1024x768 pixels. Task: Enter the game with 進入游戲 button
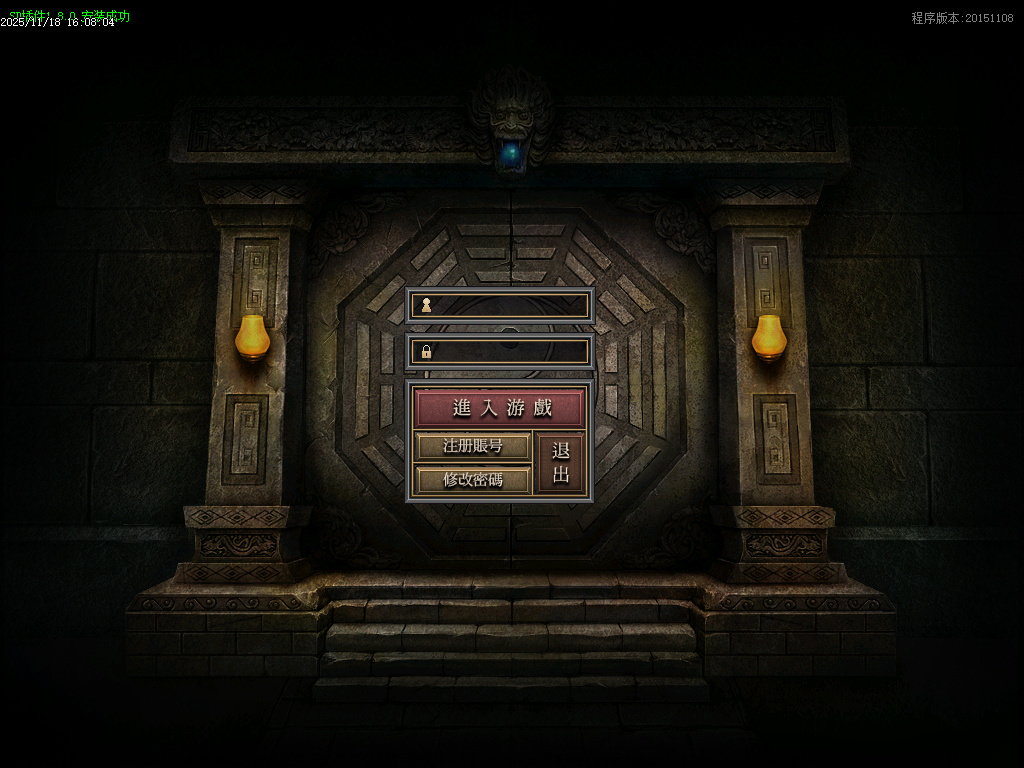point(499,408)
